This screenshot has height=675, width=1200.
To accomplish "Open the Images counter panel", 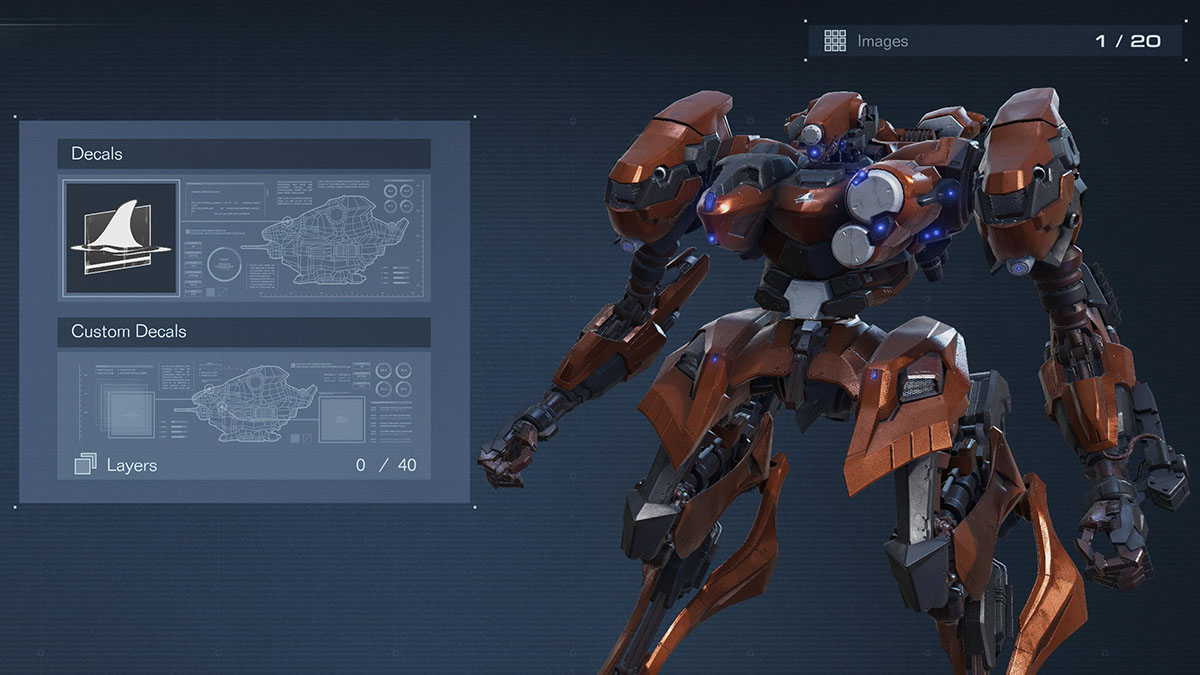I will (995, 41).
